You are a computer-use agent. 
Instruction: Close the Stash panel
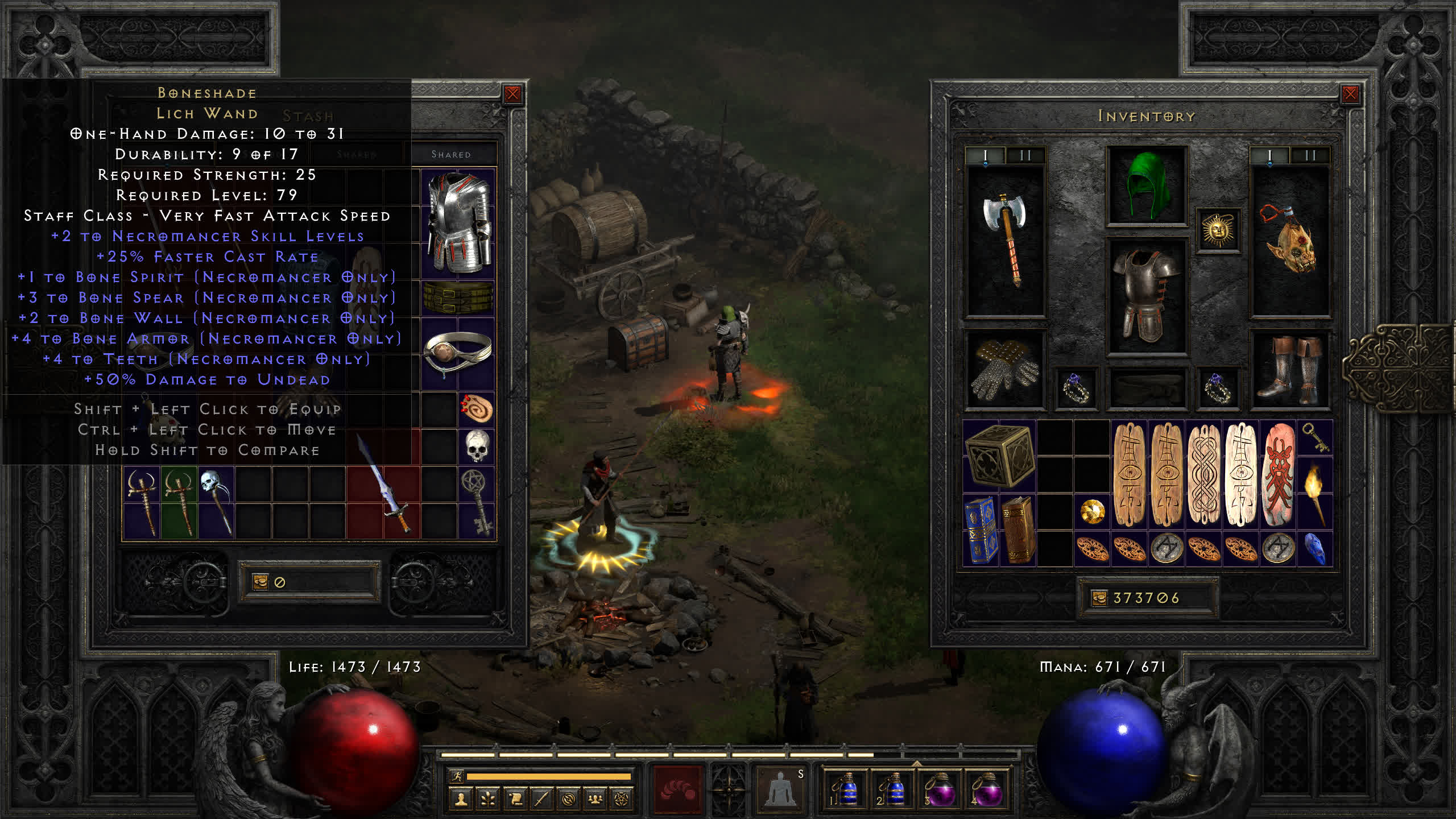(512, 94)
